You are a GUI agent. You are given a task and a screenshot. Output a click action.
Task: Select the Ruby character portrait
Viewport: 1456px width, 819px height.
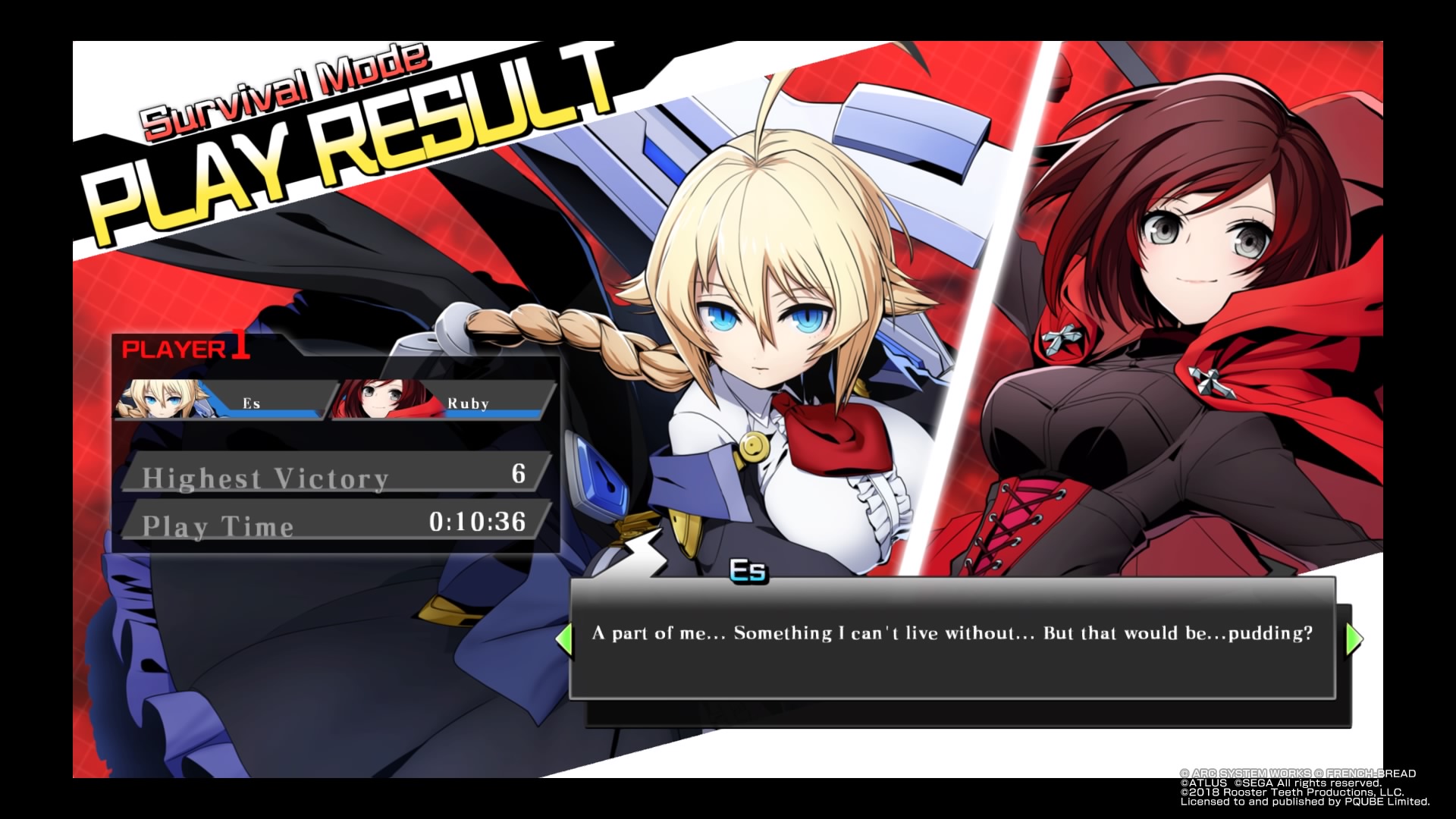pyautogui.click(x=377, y=400)
